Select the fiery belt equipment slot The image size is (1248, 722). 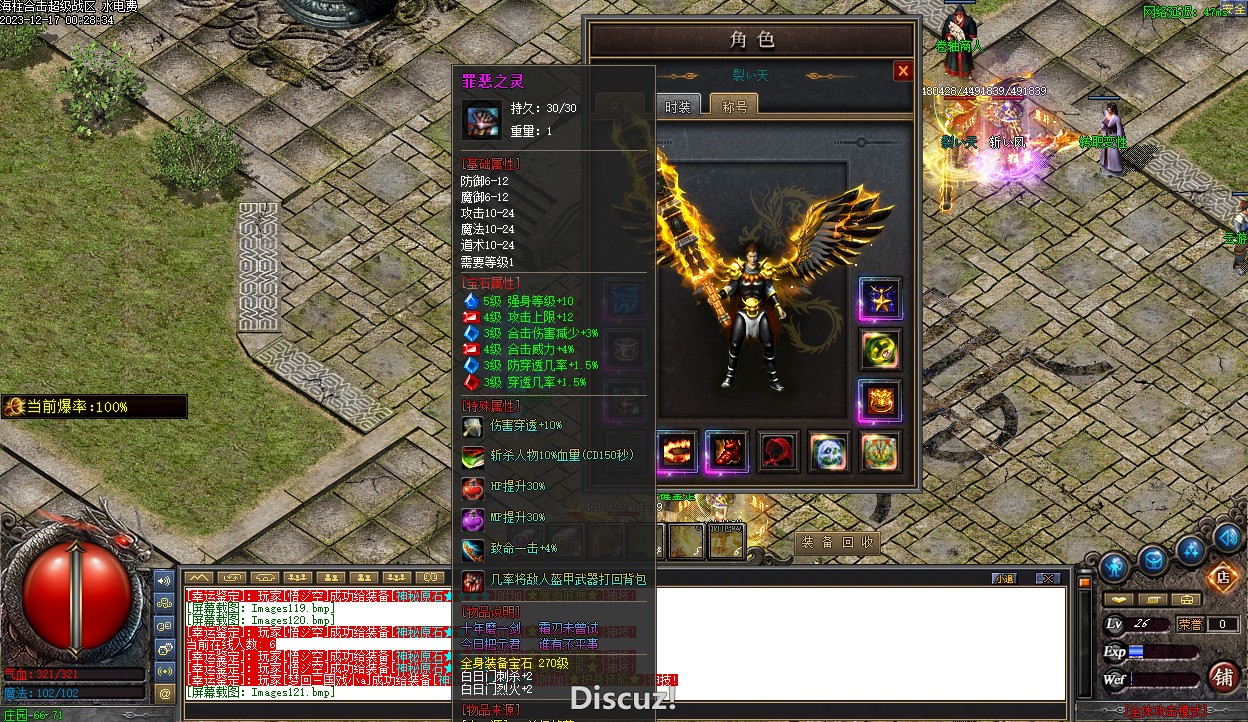tap(676, 452)
